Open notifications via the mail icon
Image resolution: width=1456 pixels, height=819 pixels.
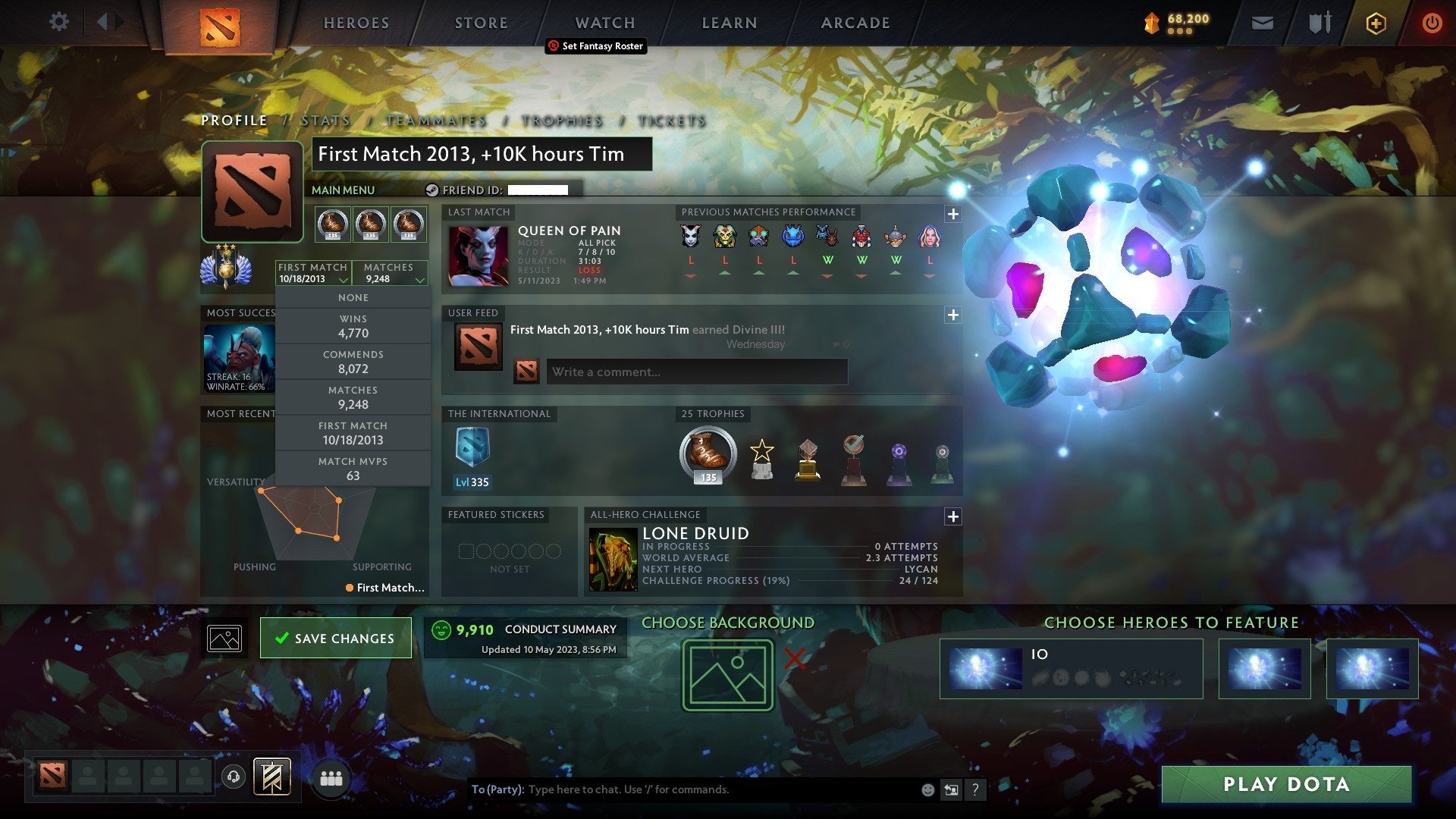click(x=1263, y=23)
